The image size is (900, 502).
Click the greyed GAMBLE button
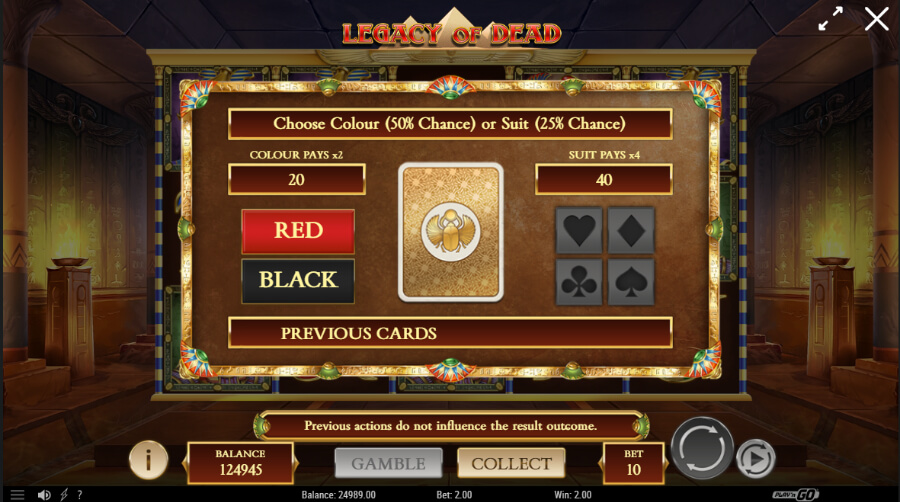click(388, 463)
